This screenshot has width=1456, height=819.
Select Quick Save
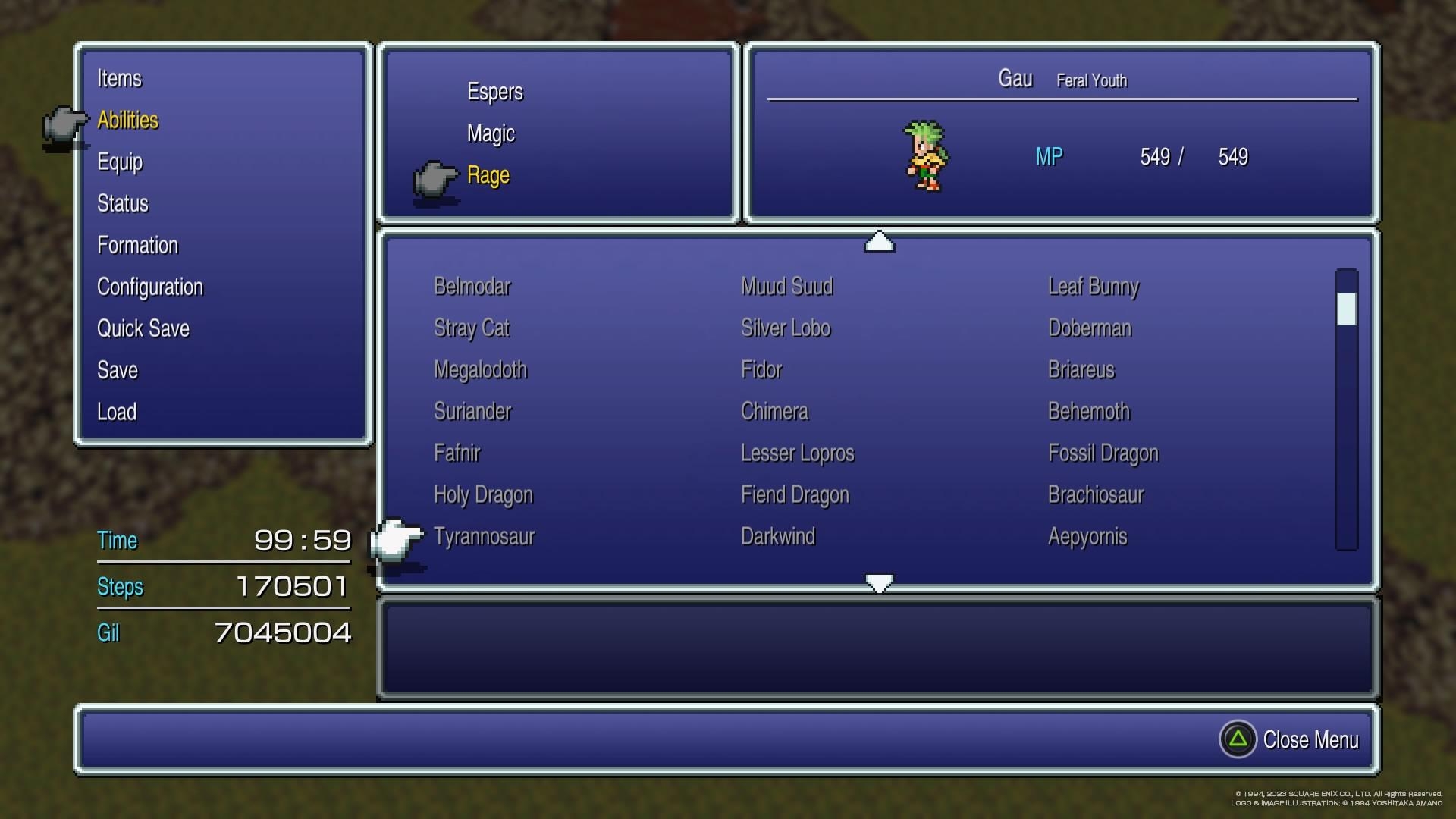(143, 328)
